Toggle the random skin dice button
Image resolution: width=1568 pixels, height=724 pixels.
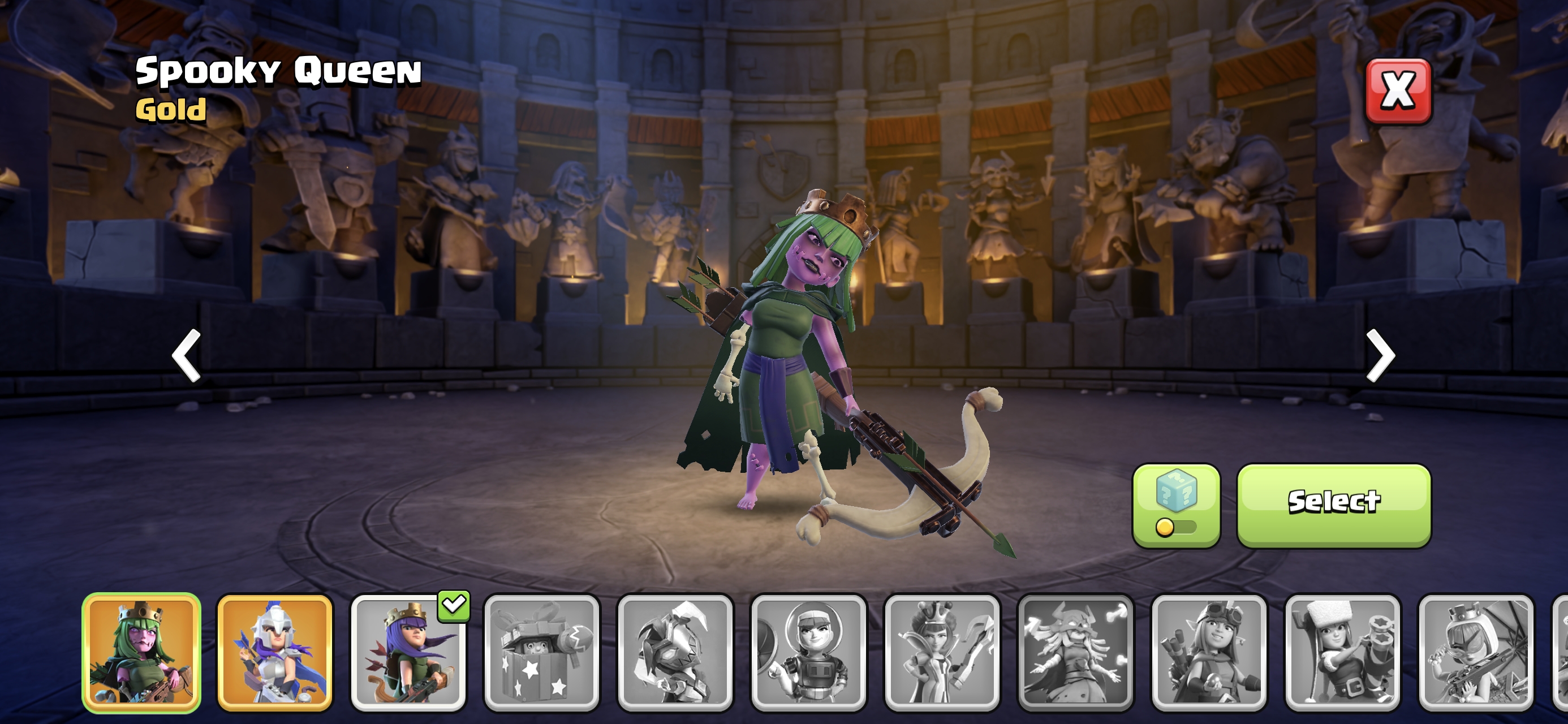click(1176, 505)
